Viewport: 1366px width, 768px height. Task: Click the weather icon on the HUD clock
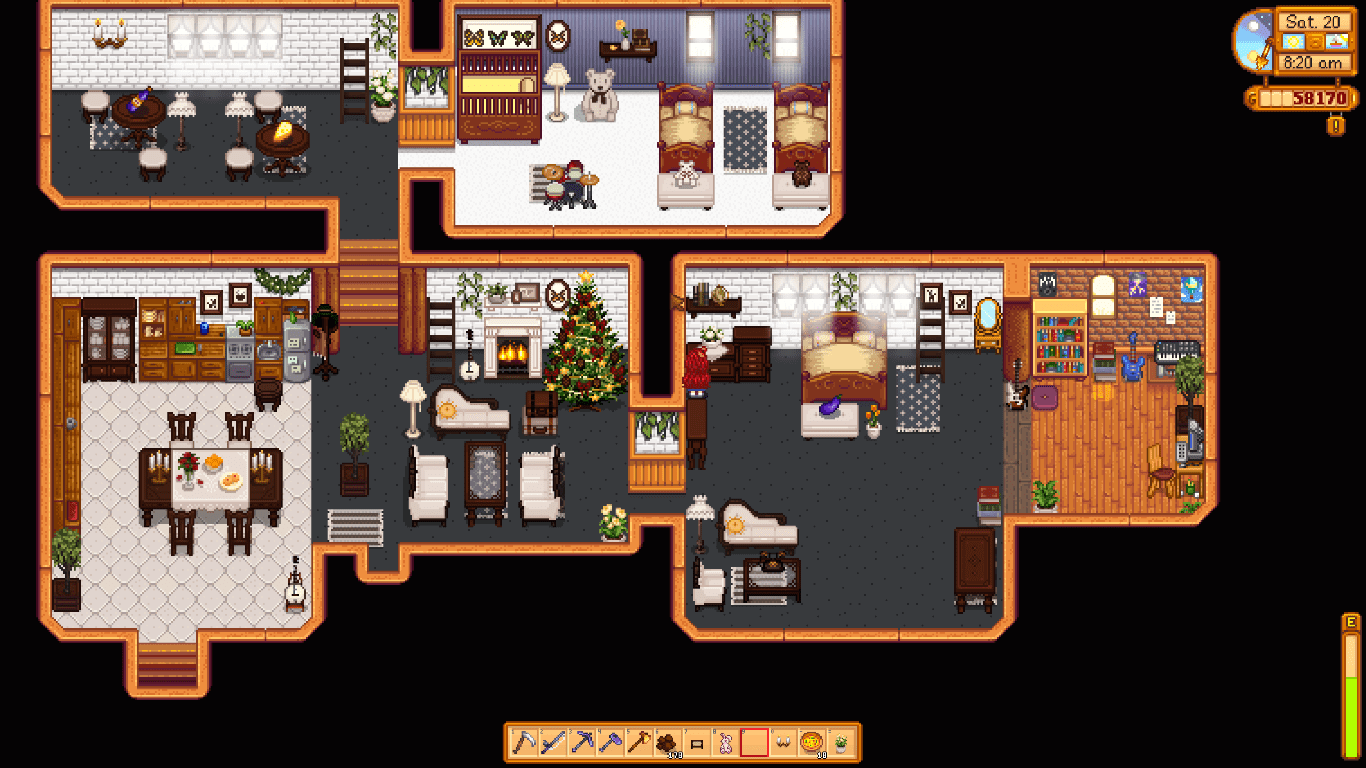[1292, 41]
